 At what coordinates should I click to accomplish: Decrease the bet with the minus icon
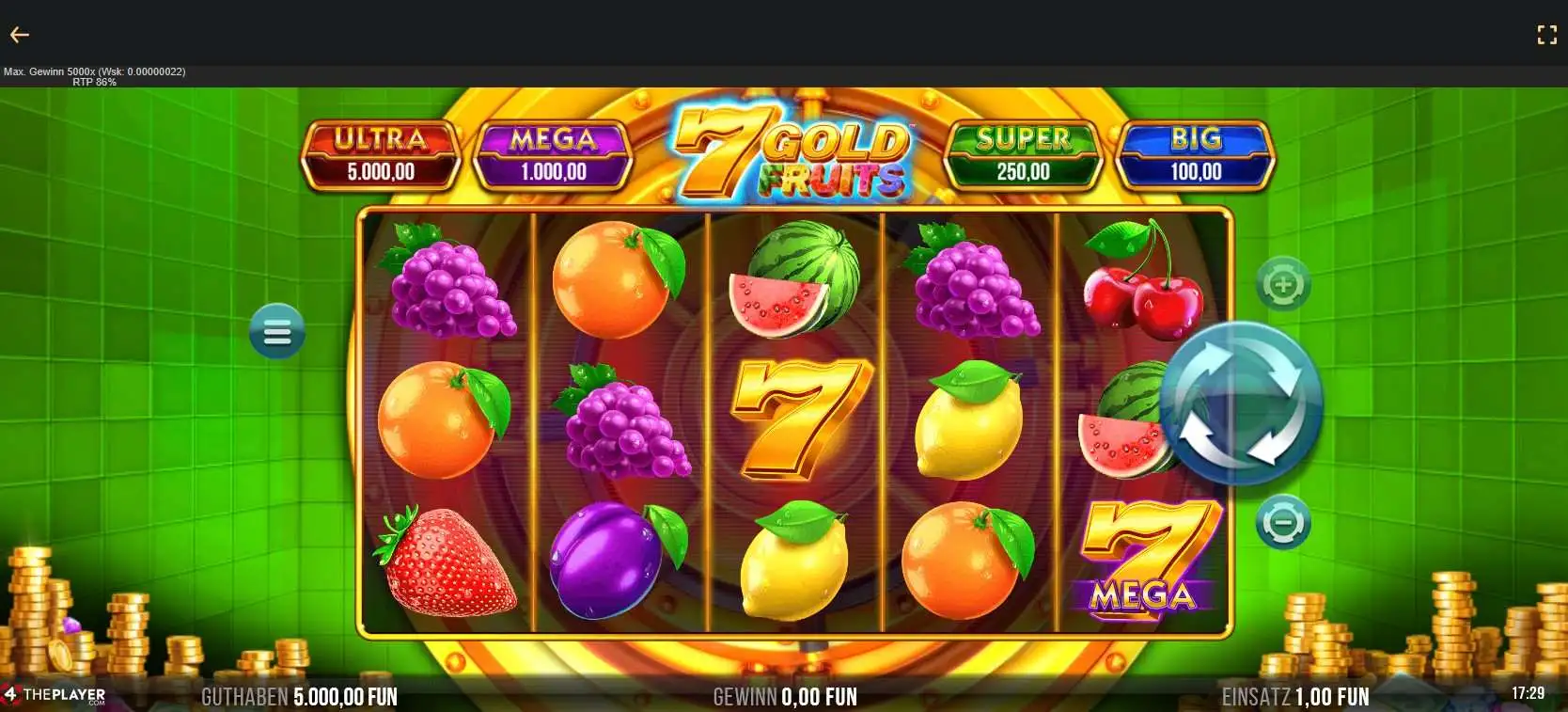click(x=1283, y=522)
